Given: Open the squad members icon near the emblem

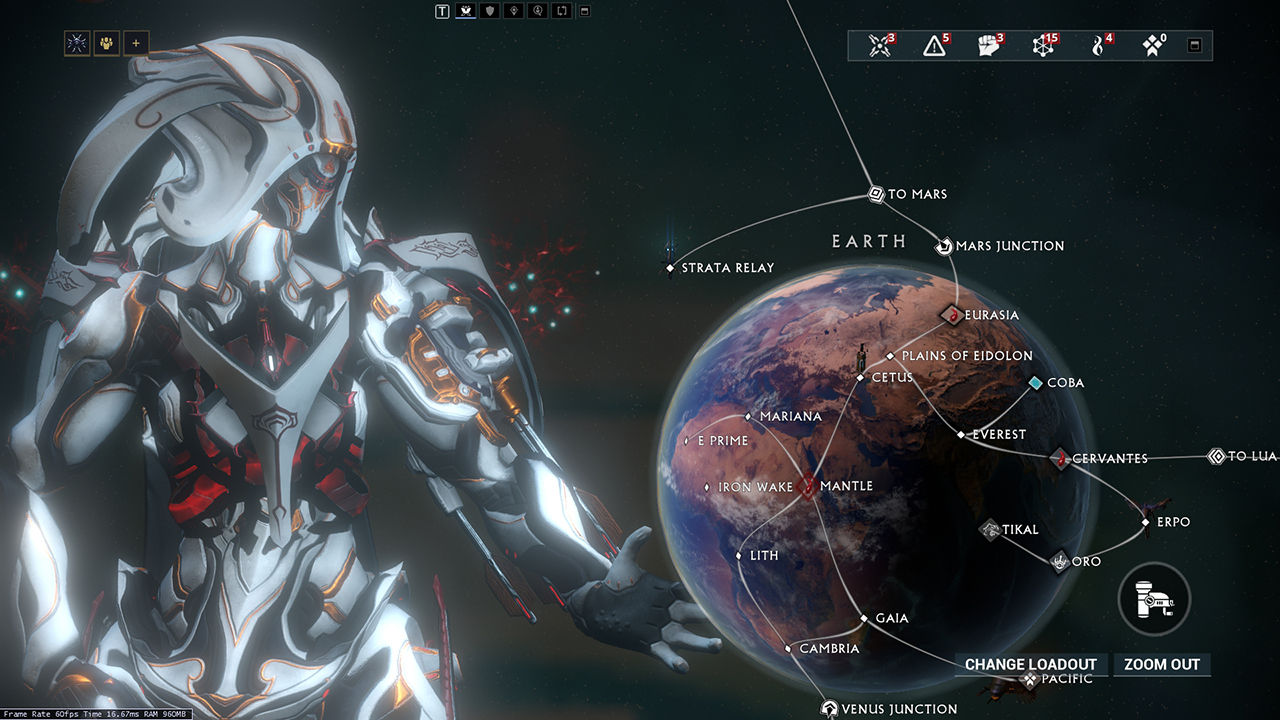Looking at the screenshot, I should (104, 43).
